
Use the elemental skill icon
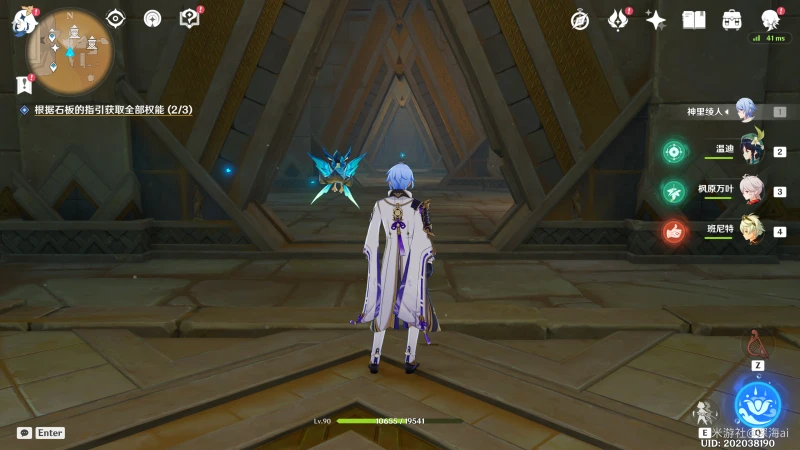coord(706,412)
